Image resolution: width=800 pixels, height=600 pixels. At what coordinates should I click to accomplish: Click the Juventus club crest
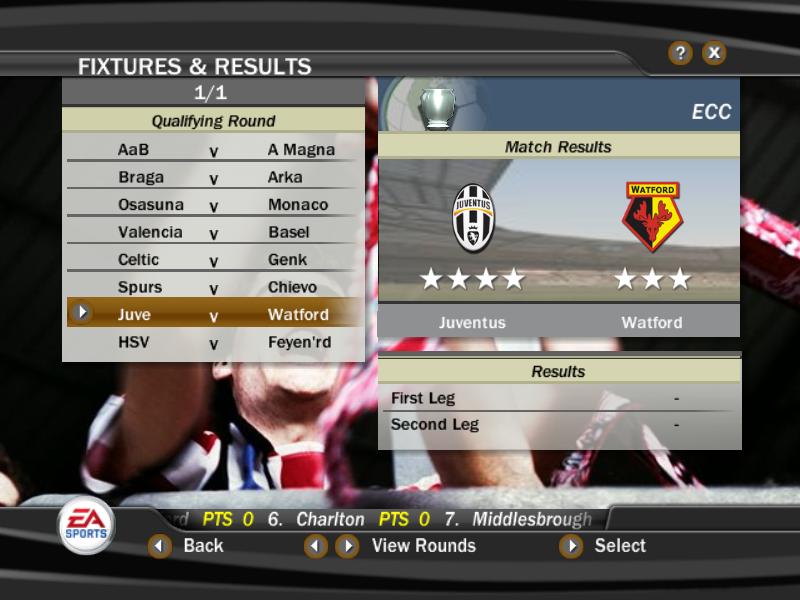(473, 217)
